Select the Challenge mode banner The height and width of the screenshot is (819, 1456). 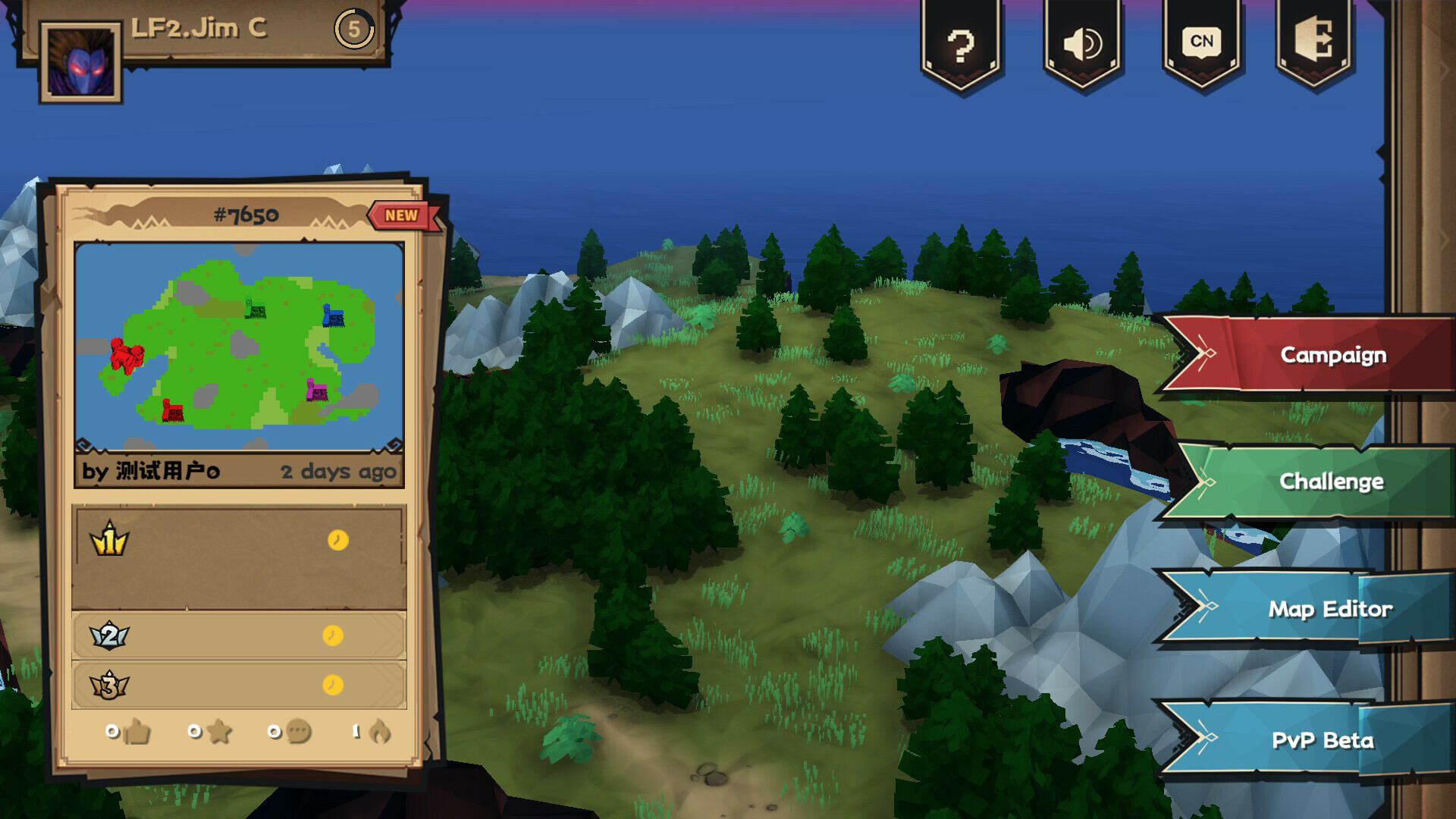(x=1332, y=481)
